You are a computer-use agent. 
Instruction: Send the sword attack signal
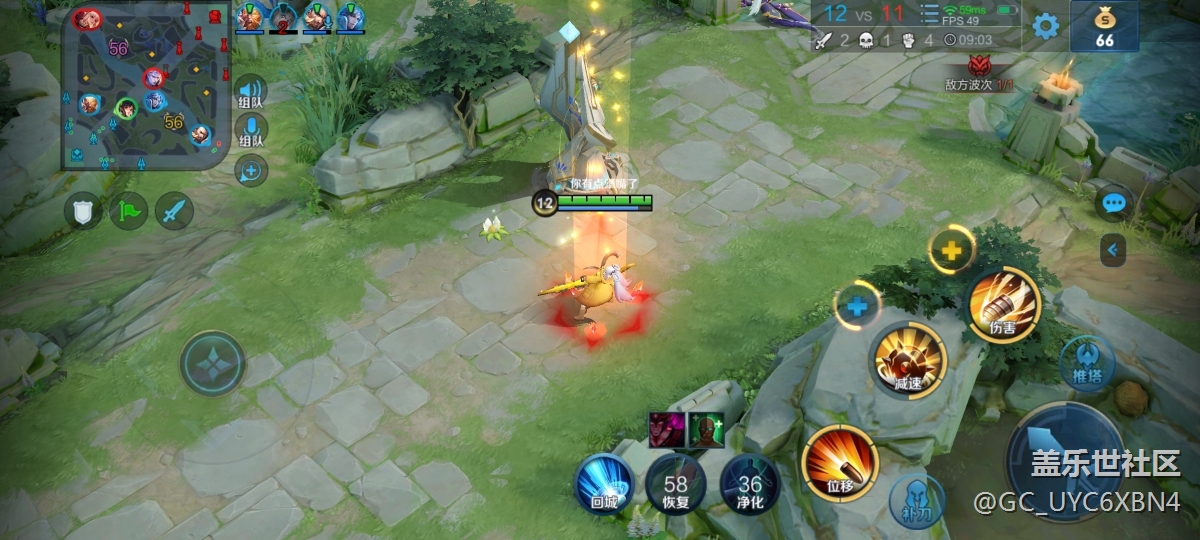click(x=174, y=211)
